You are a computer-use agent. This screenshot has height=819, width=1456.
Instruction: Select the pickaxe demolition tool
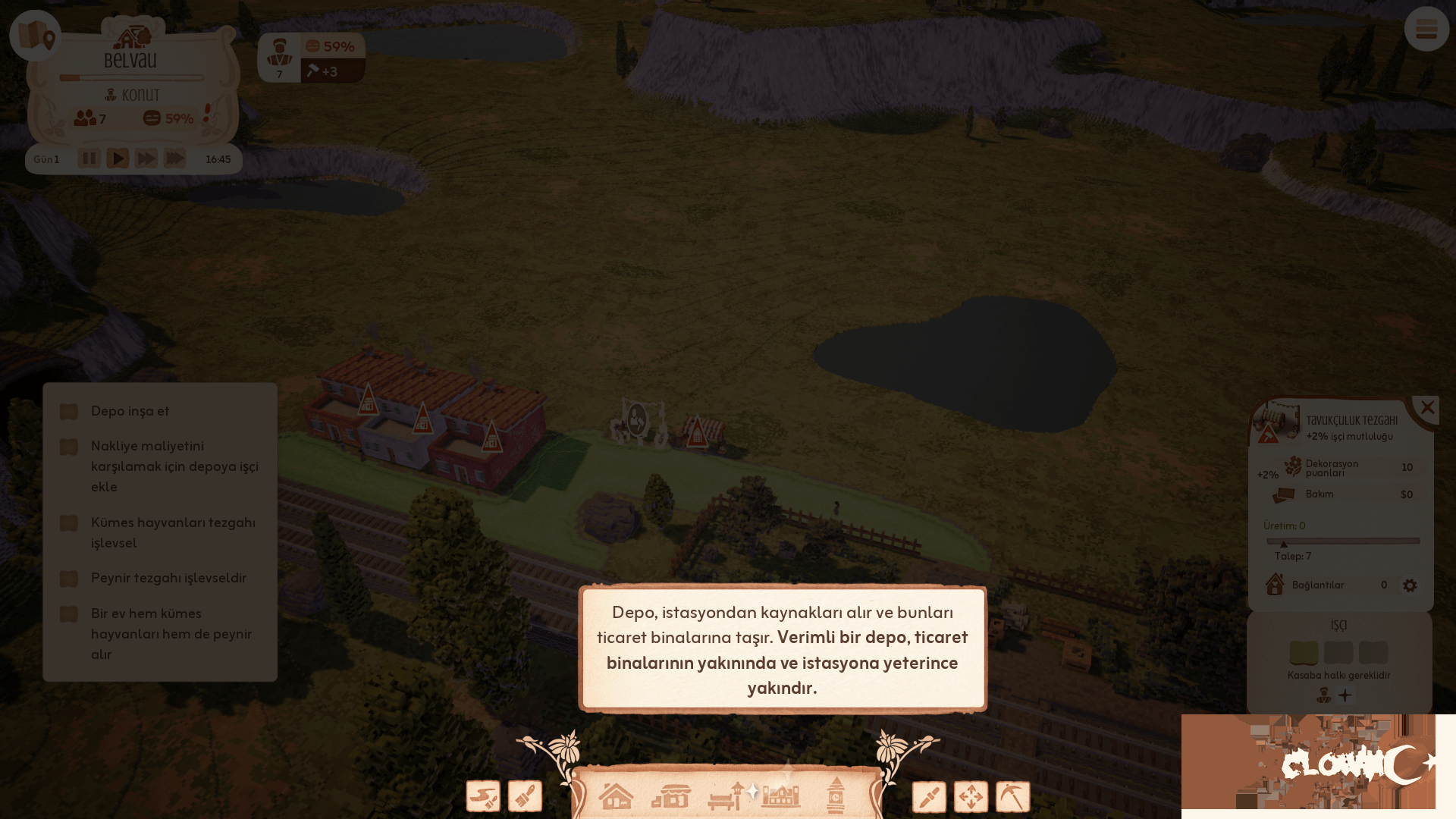[1012, 795]
